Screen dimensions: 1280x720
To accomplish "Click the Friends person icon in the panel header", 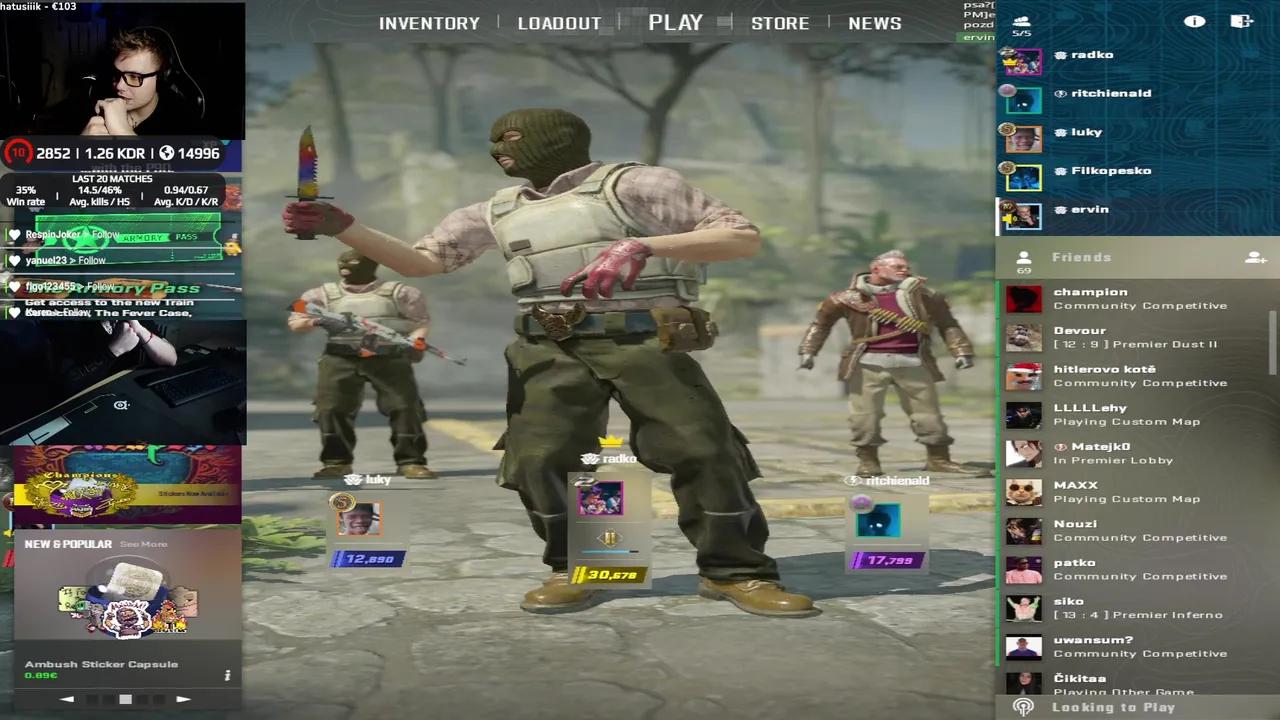I will pyautogui.click(x=1023, y=257).
